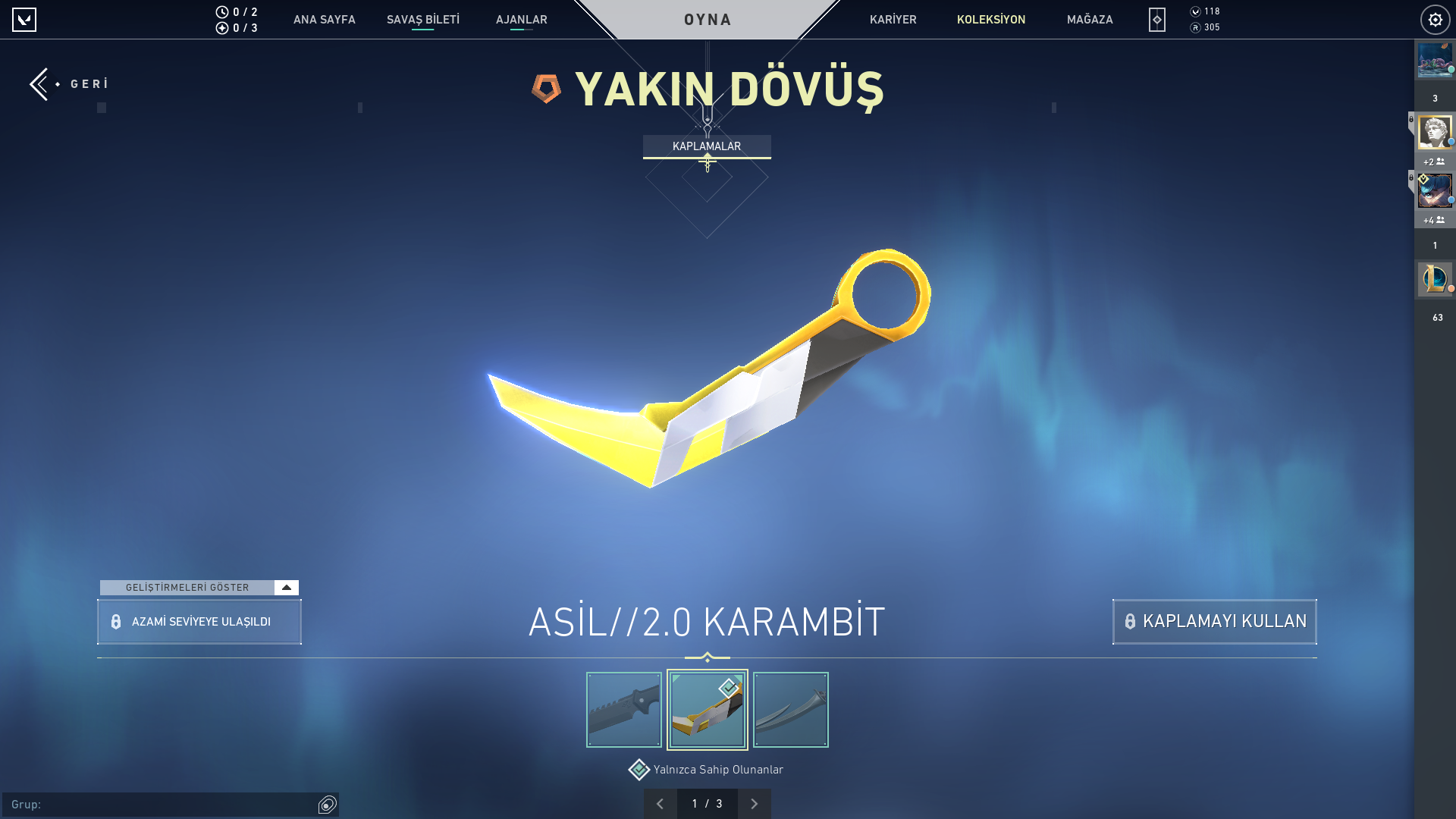Viewport: 1456px width, 819px height.
Task: Open the Valorant logo home icon
Action: pos(25,20)
